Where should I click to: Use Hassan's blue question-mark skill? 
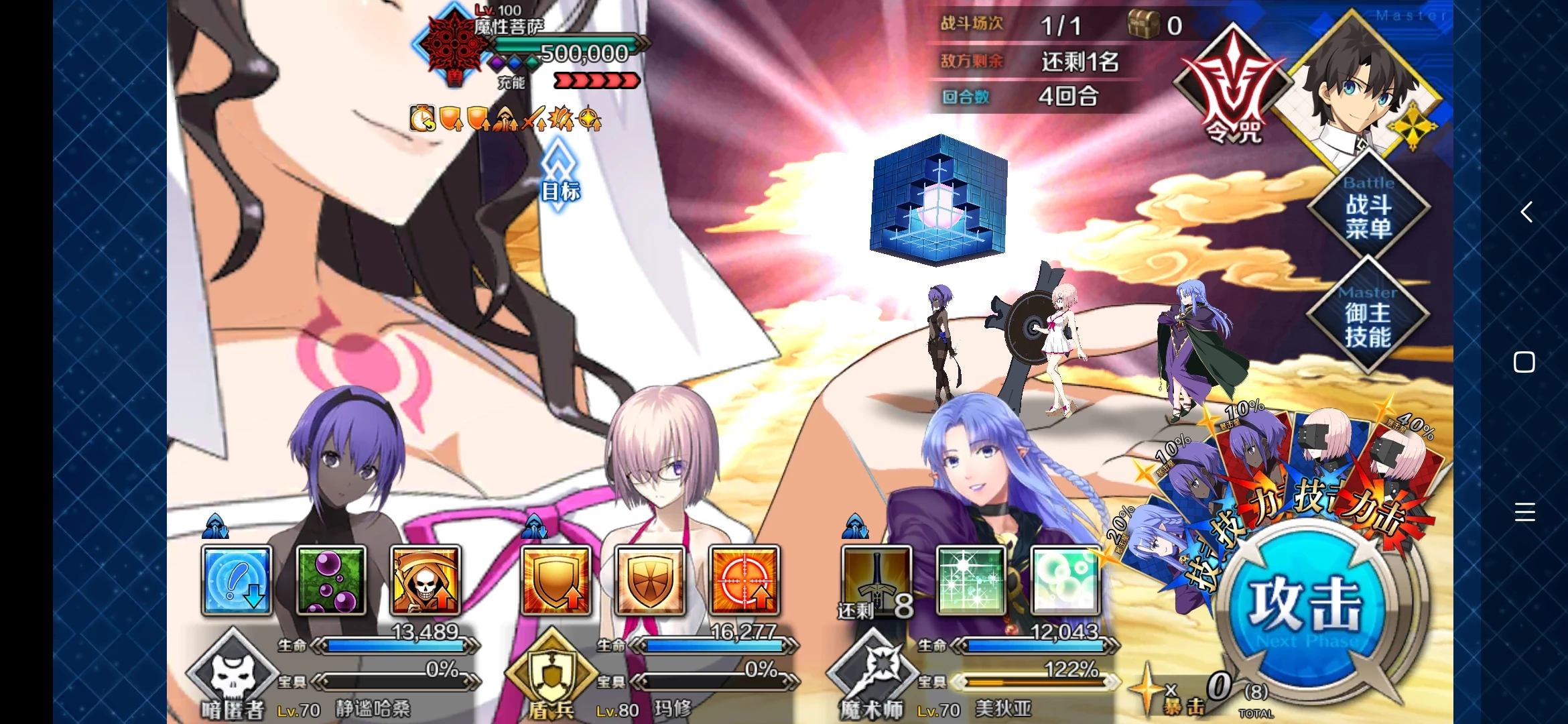[237, 581]
